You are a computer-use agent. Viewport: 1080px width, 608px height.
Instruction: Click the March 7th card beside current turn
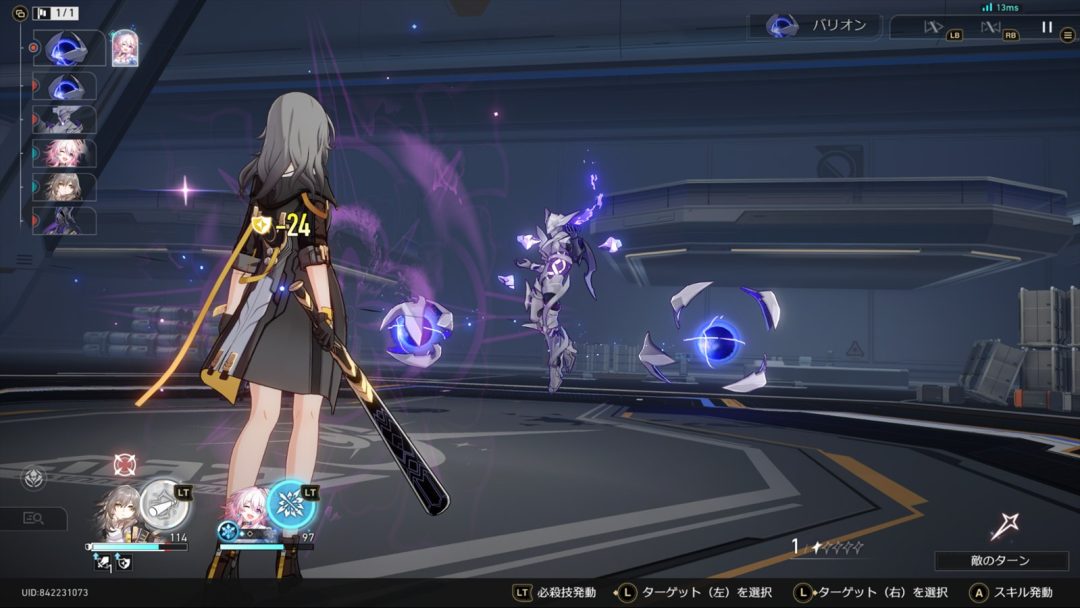pyautogui.click(x=124, y=48)
